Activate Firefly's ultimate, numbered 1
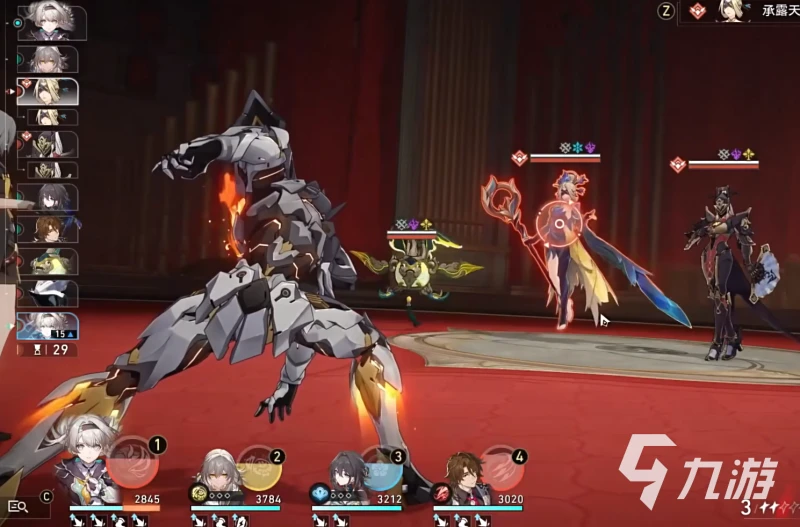 (133, 461)
